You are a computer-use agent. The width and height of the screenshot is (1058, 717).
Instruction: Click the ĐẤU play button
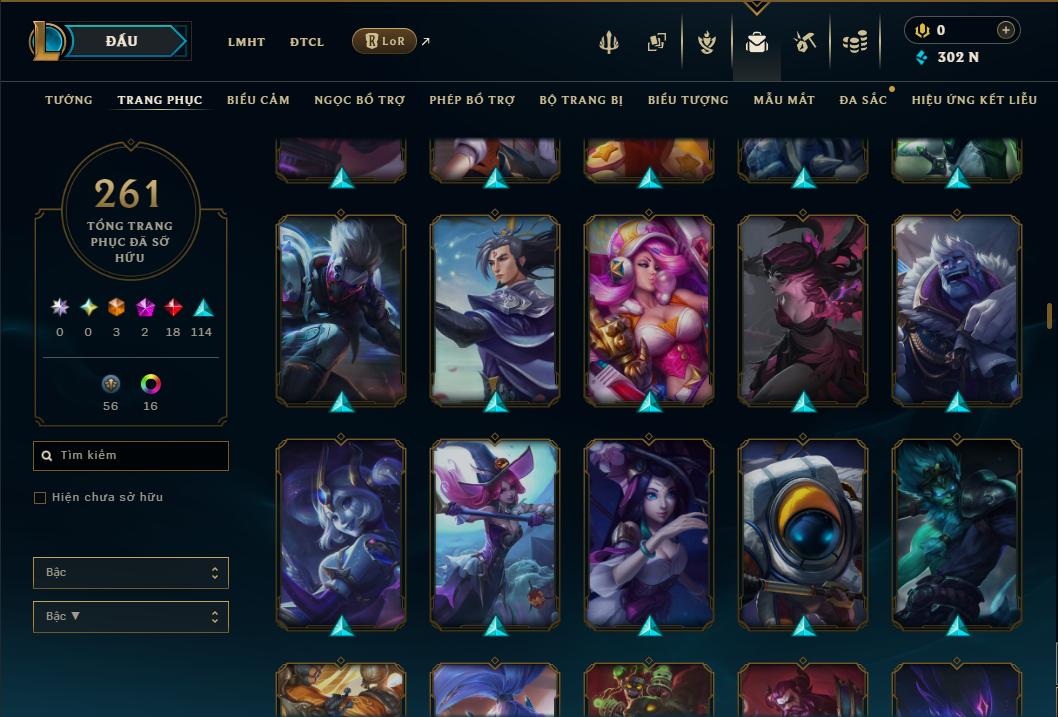(x=121, y=41)
